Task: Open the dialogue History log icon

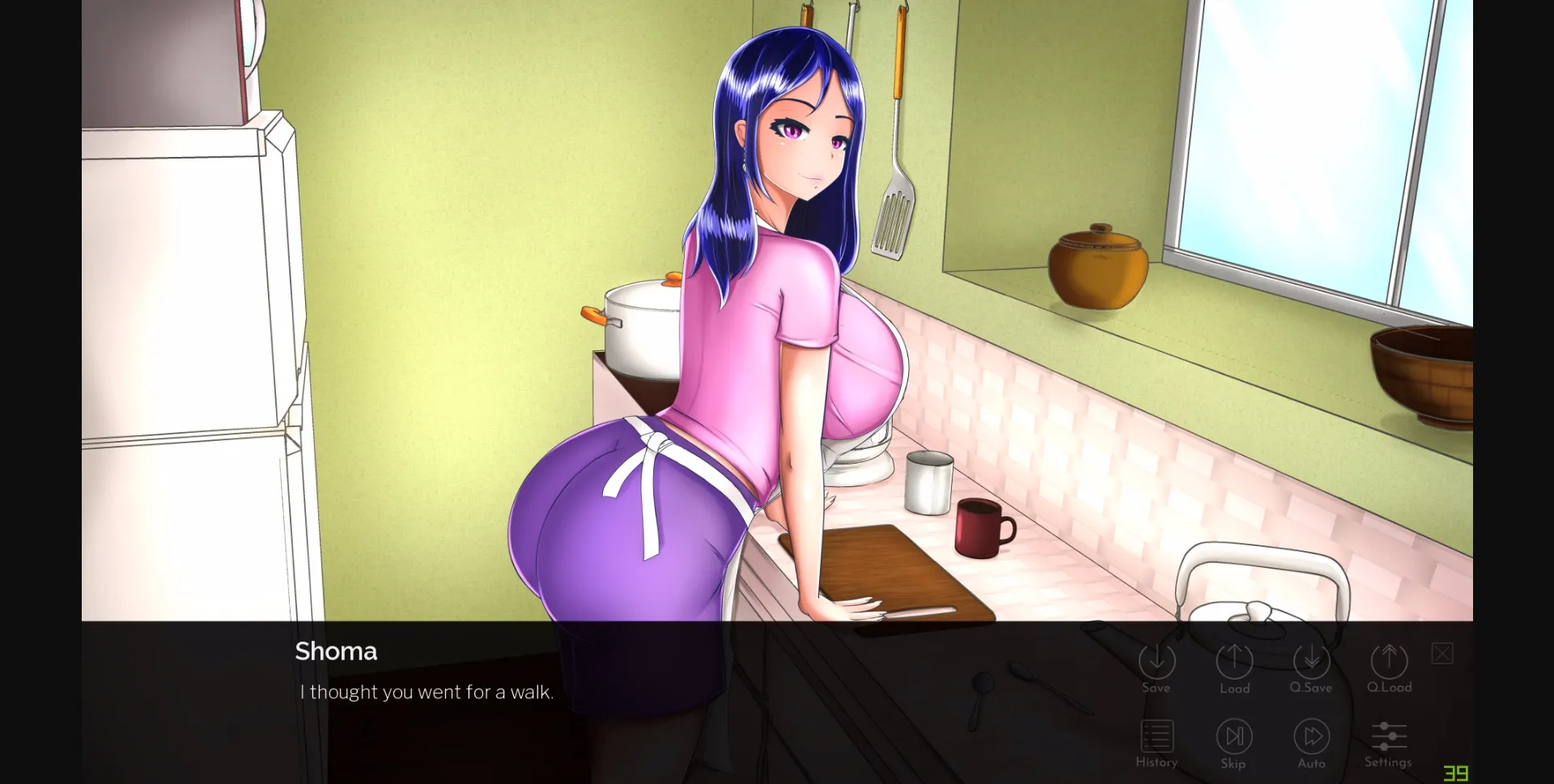Action: pos(1157,735)
